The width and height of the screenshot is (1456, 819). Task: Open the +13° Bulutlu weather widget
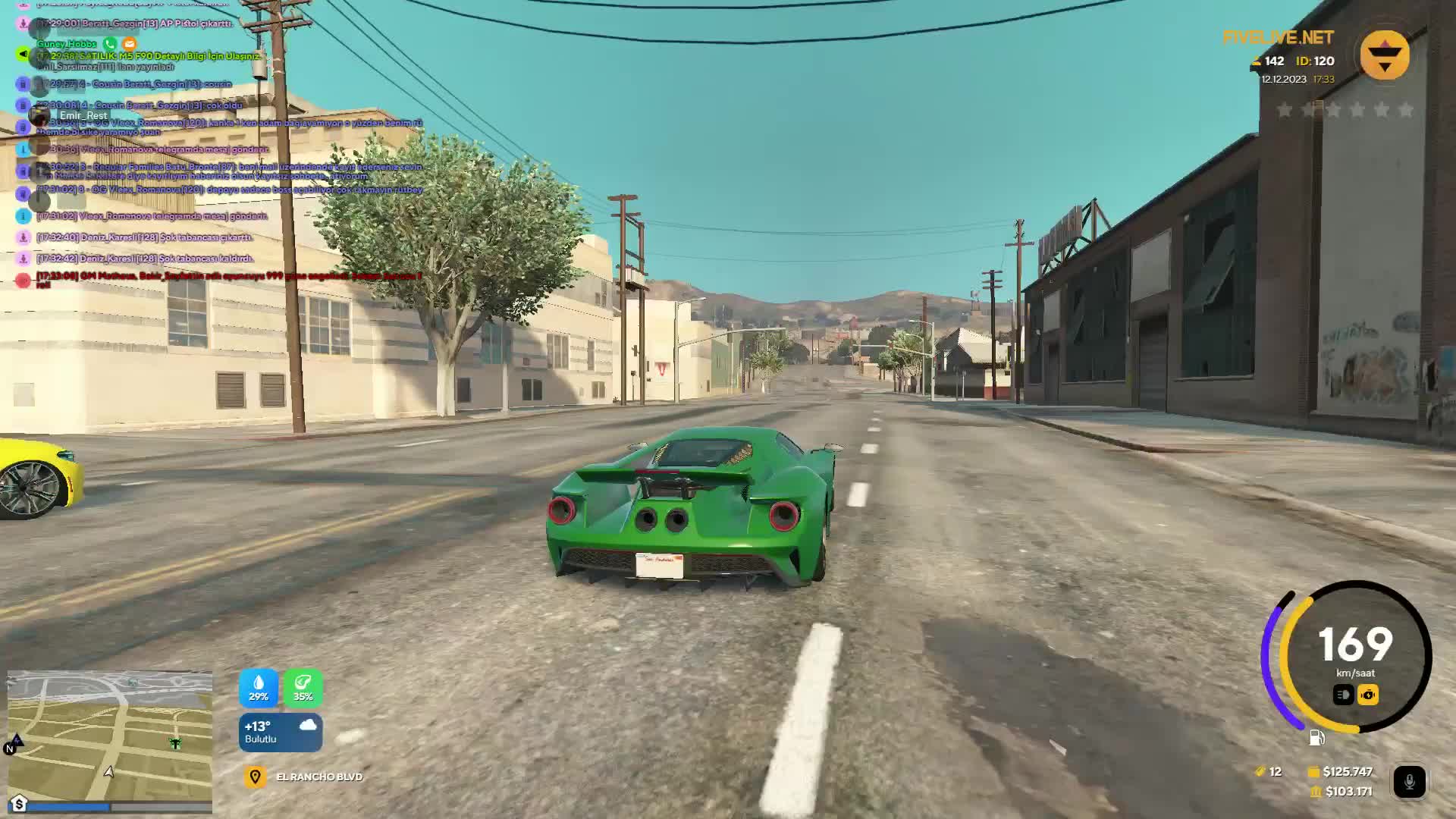281,733
